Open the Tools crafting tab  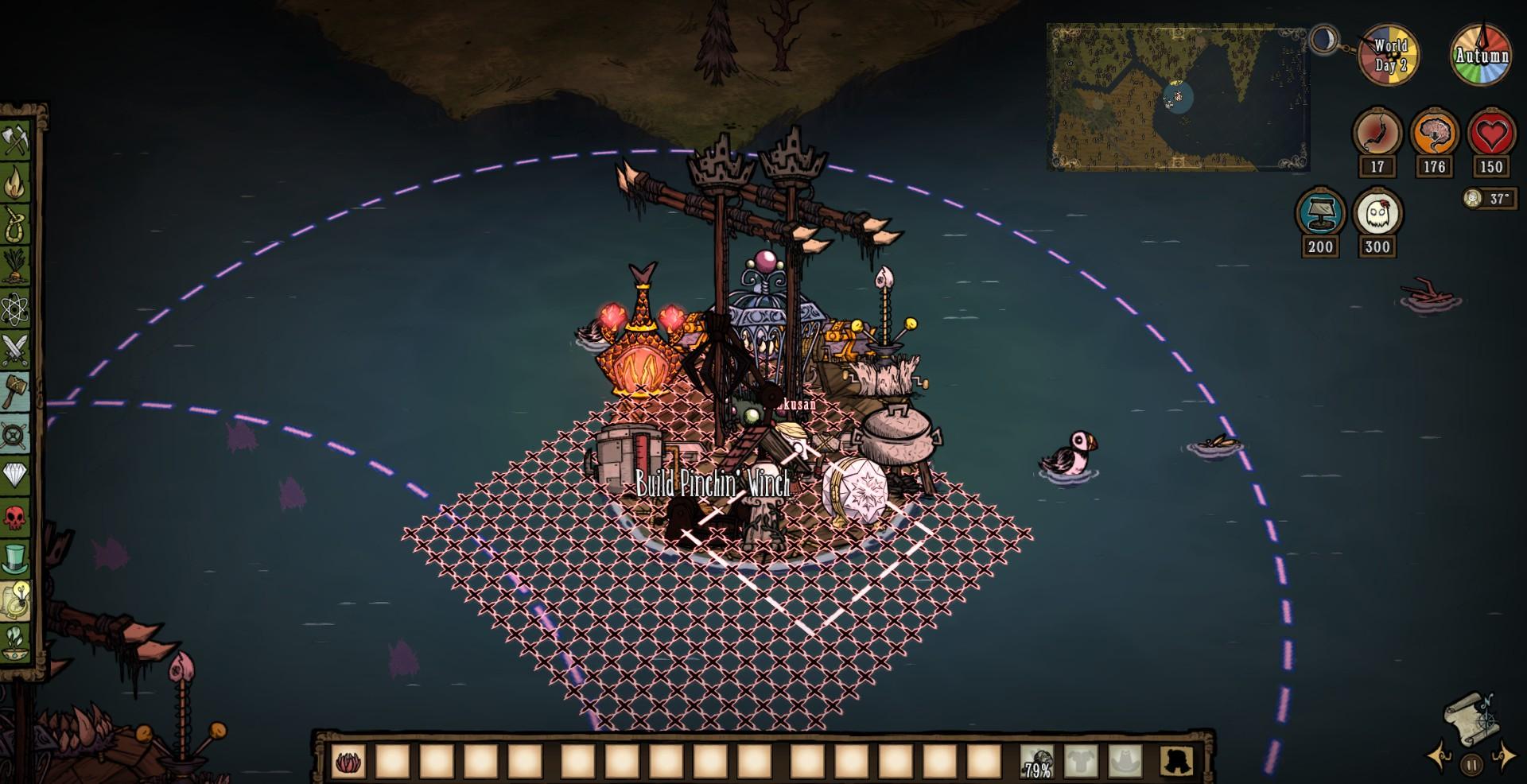[x=17, y=142]
